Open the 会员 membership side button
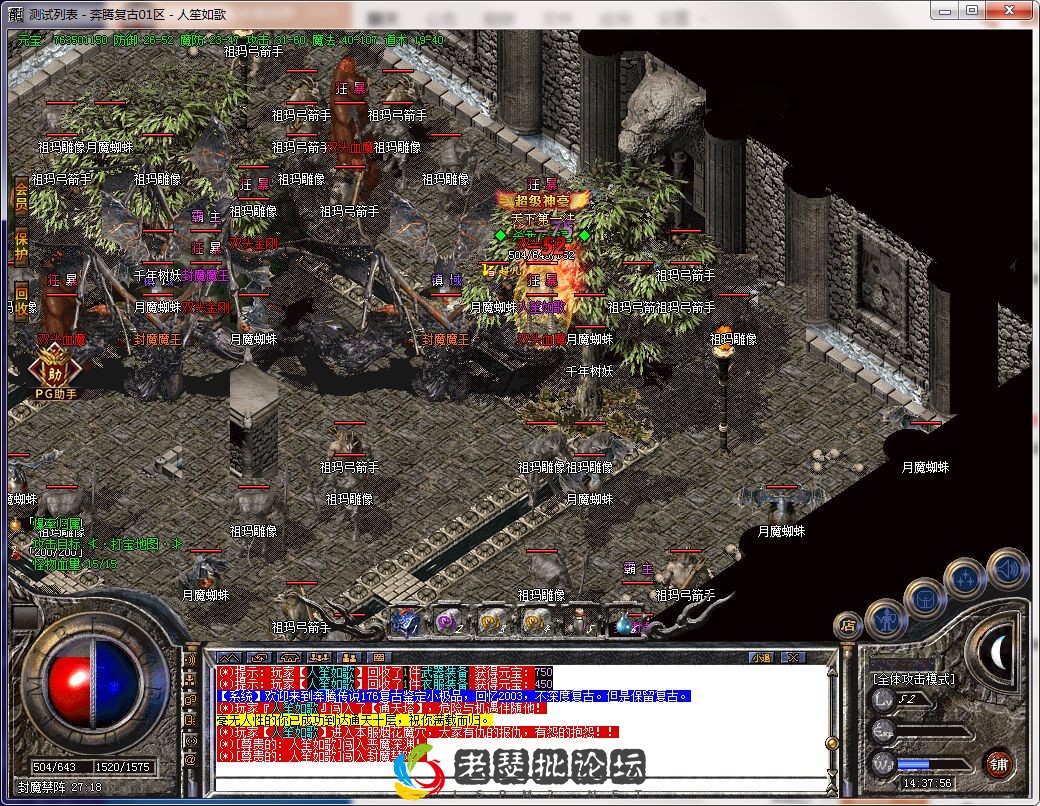The height and width of the screenshot is (806, 1040). 20,197
